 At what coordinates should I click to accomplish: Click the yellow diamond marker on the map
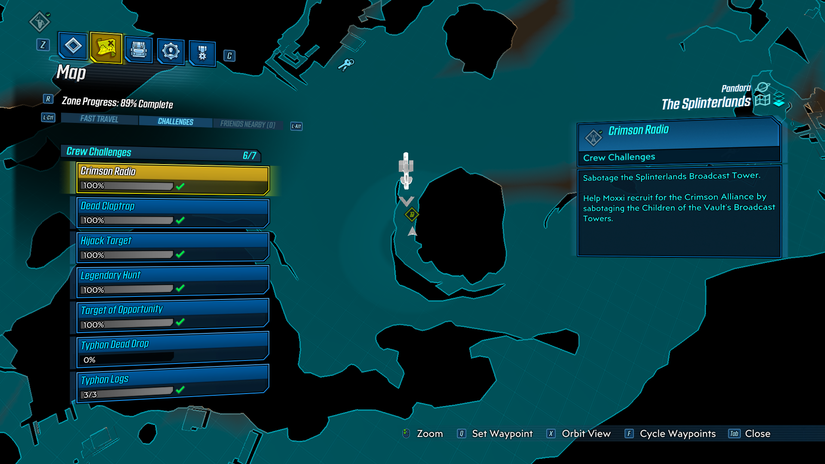pyautogui.click(x=412, y=213)
